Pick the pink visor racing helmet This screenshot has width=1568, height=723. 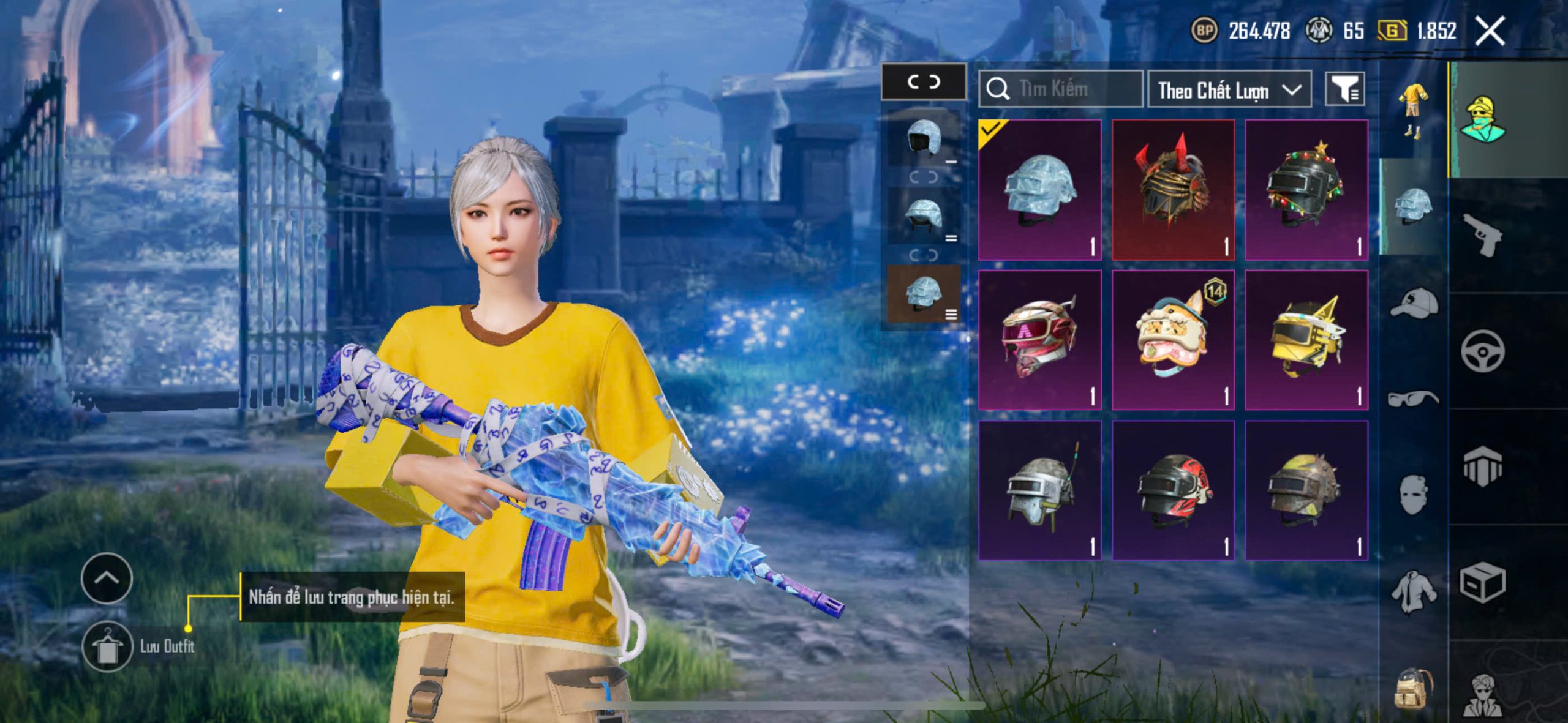1040,340
